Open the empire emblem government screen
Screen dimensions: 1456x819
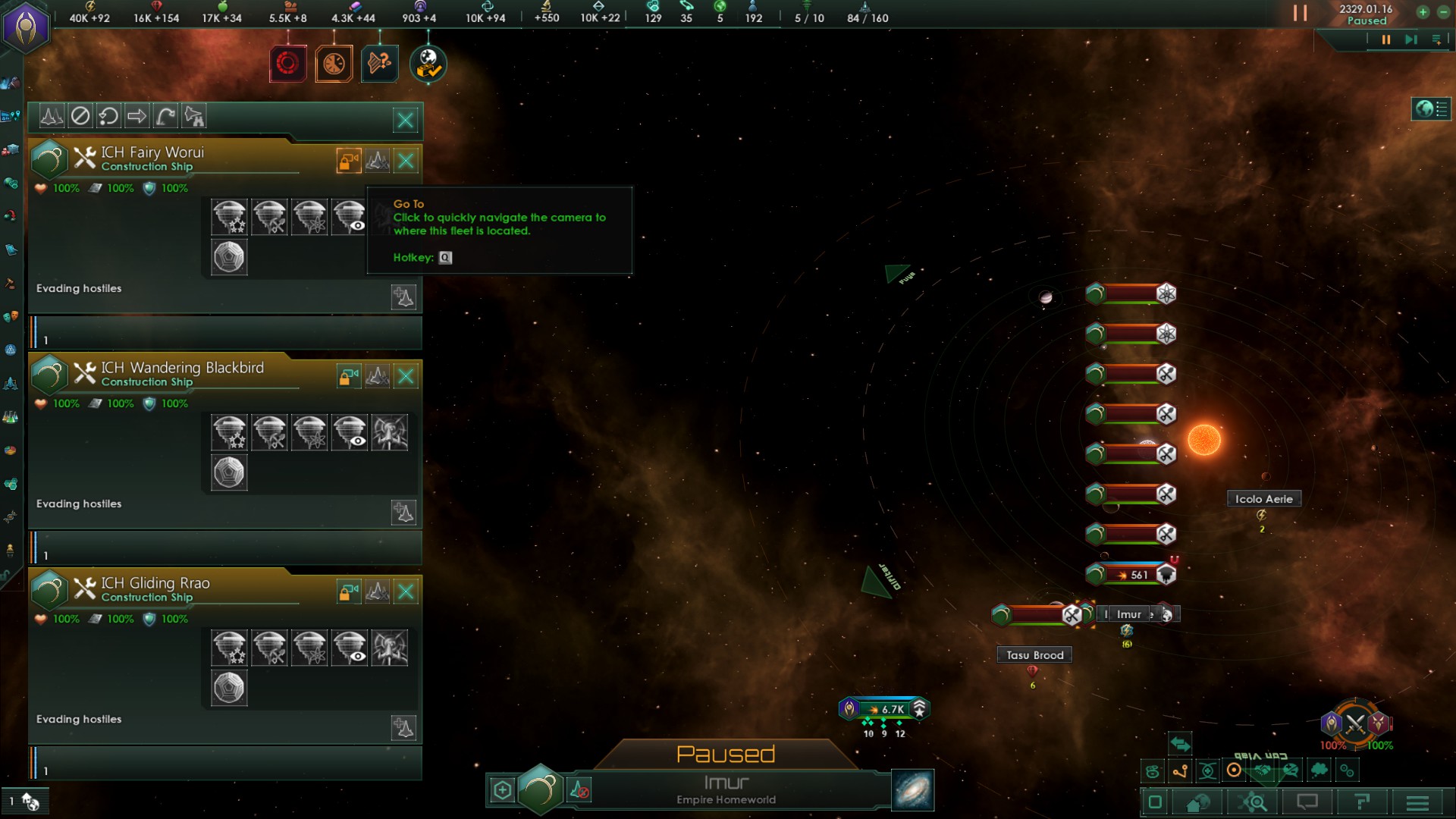tap(27, 27)
